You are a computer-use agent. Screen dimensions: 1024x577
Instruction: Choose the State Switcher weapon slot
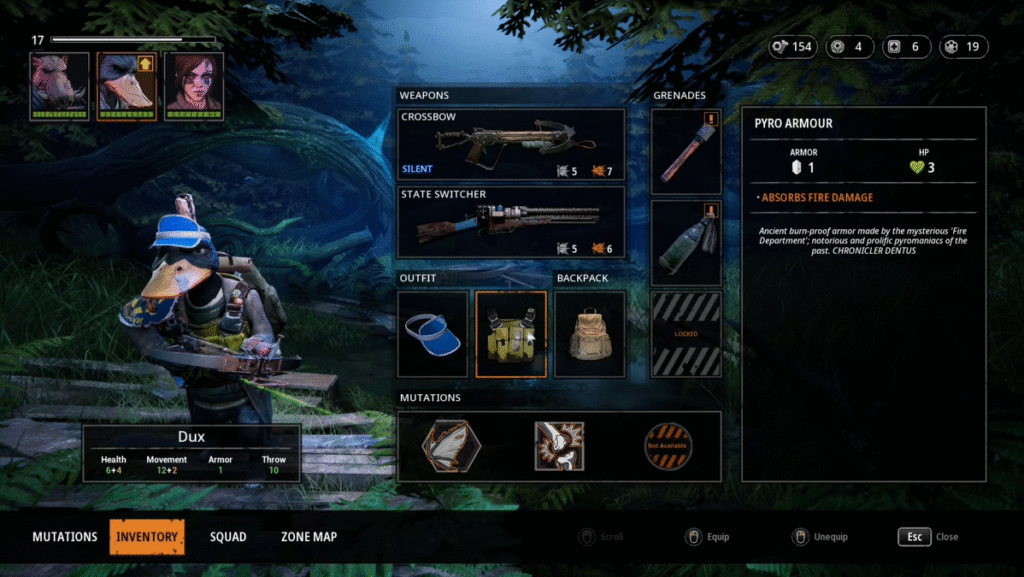[511, 222]
